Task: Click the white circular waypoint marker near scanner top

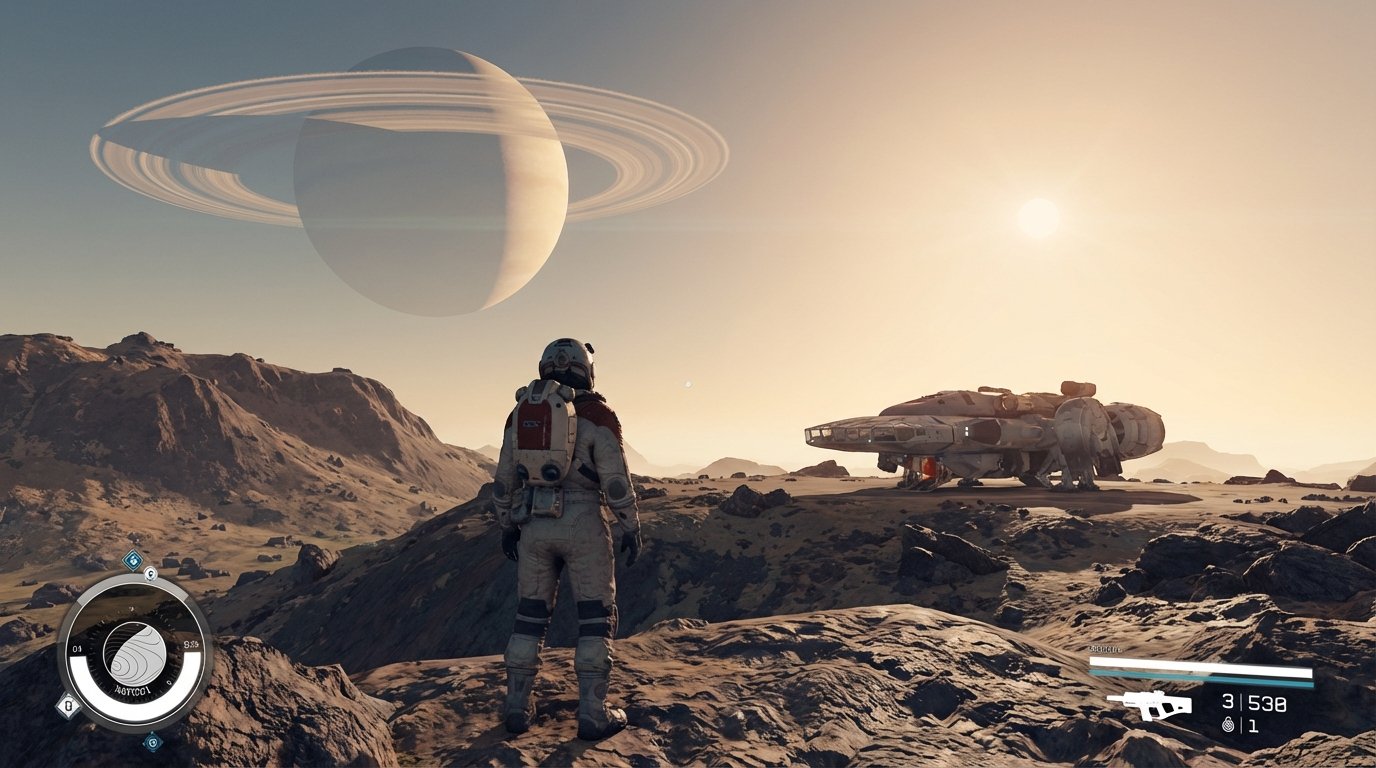Action: (x=150, y=574)
